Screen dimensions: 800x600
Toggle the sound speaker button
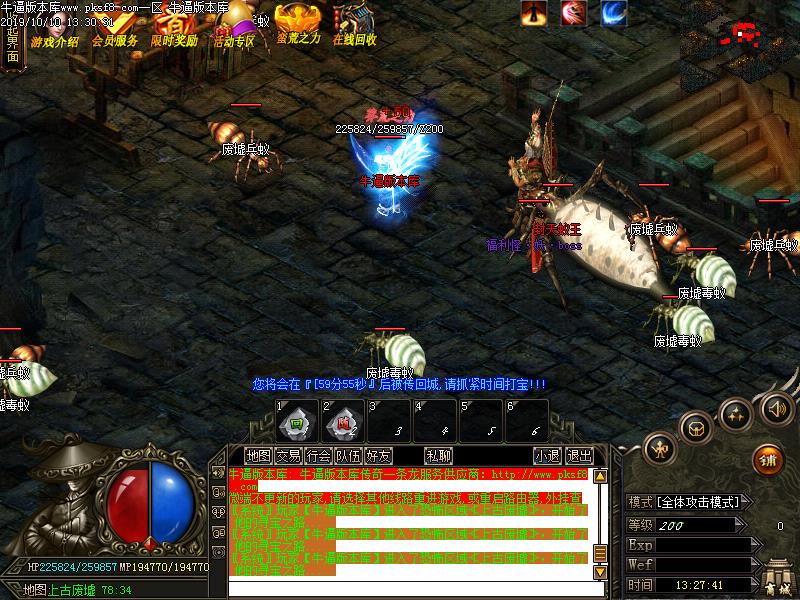(x=776, y=408)
